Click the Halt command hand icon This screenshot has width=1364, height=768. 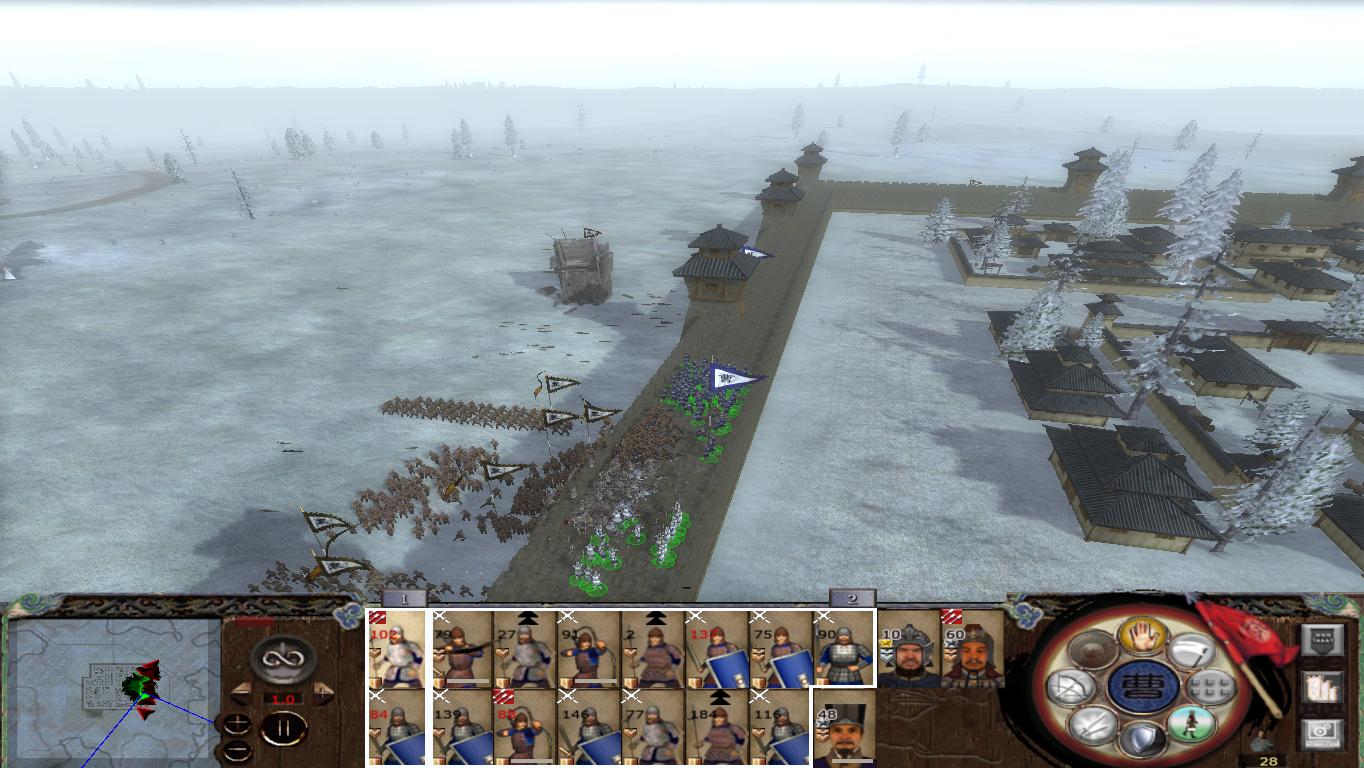[x=1142, y=637]
